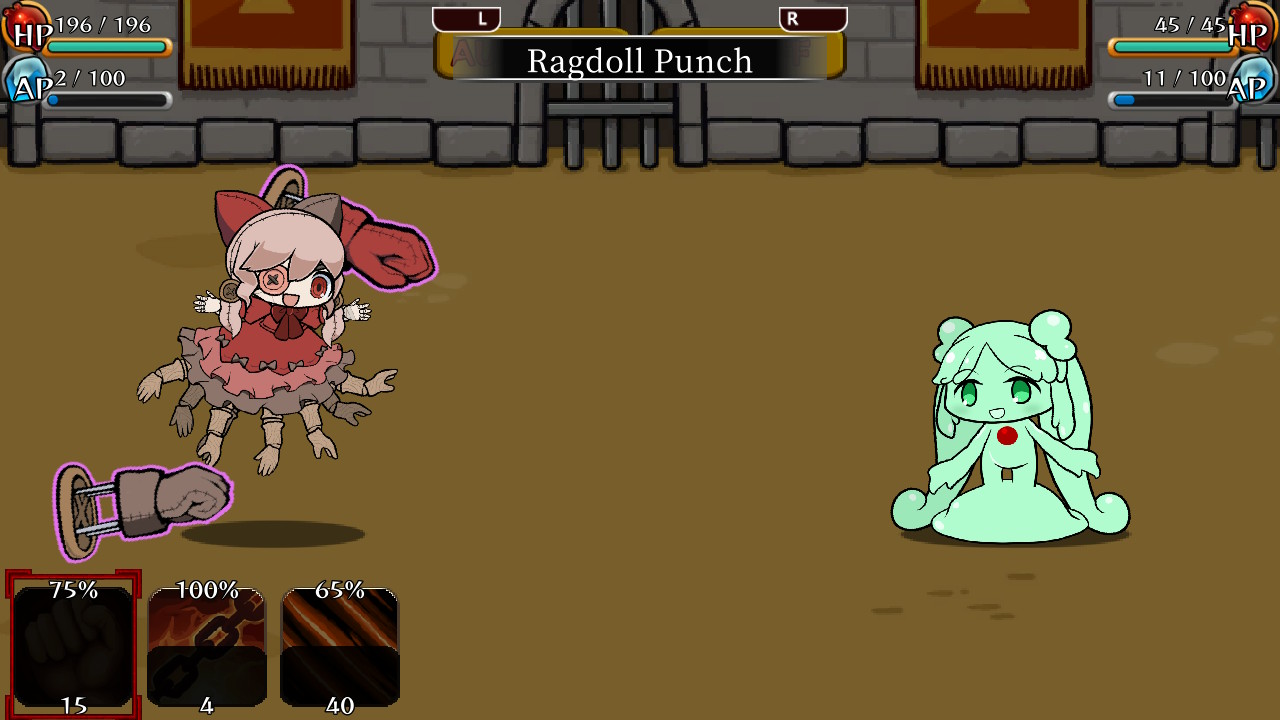The height and width of the screenshot is (720, 1280).
Task: Click the 40 AP cost on whip card
Action: pos(340,704)
